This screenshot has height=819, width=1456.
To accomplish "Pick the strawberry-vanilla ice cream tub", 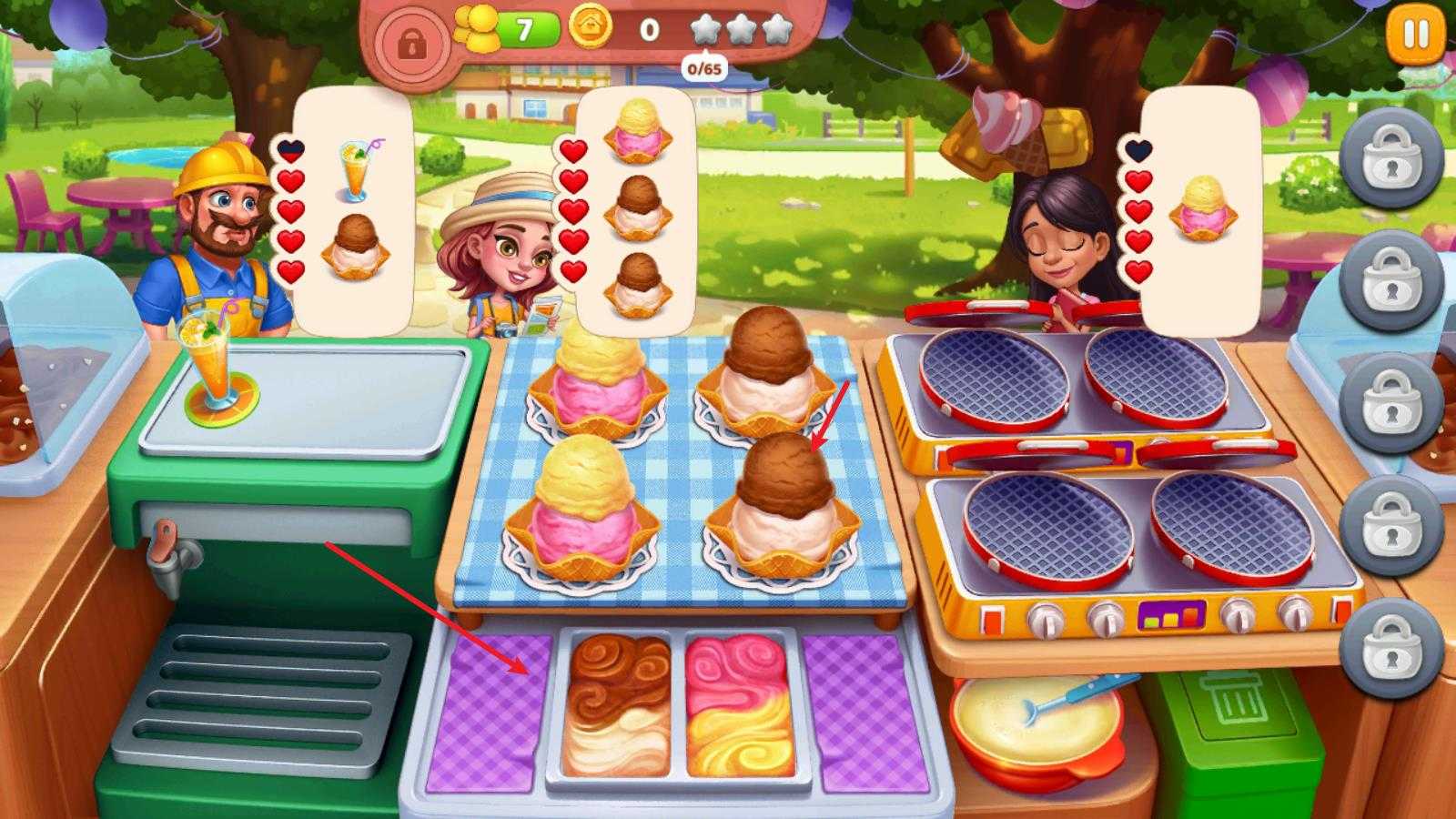I will pos(739,705).
